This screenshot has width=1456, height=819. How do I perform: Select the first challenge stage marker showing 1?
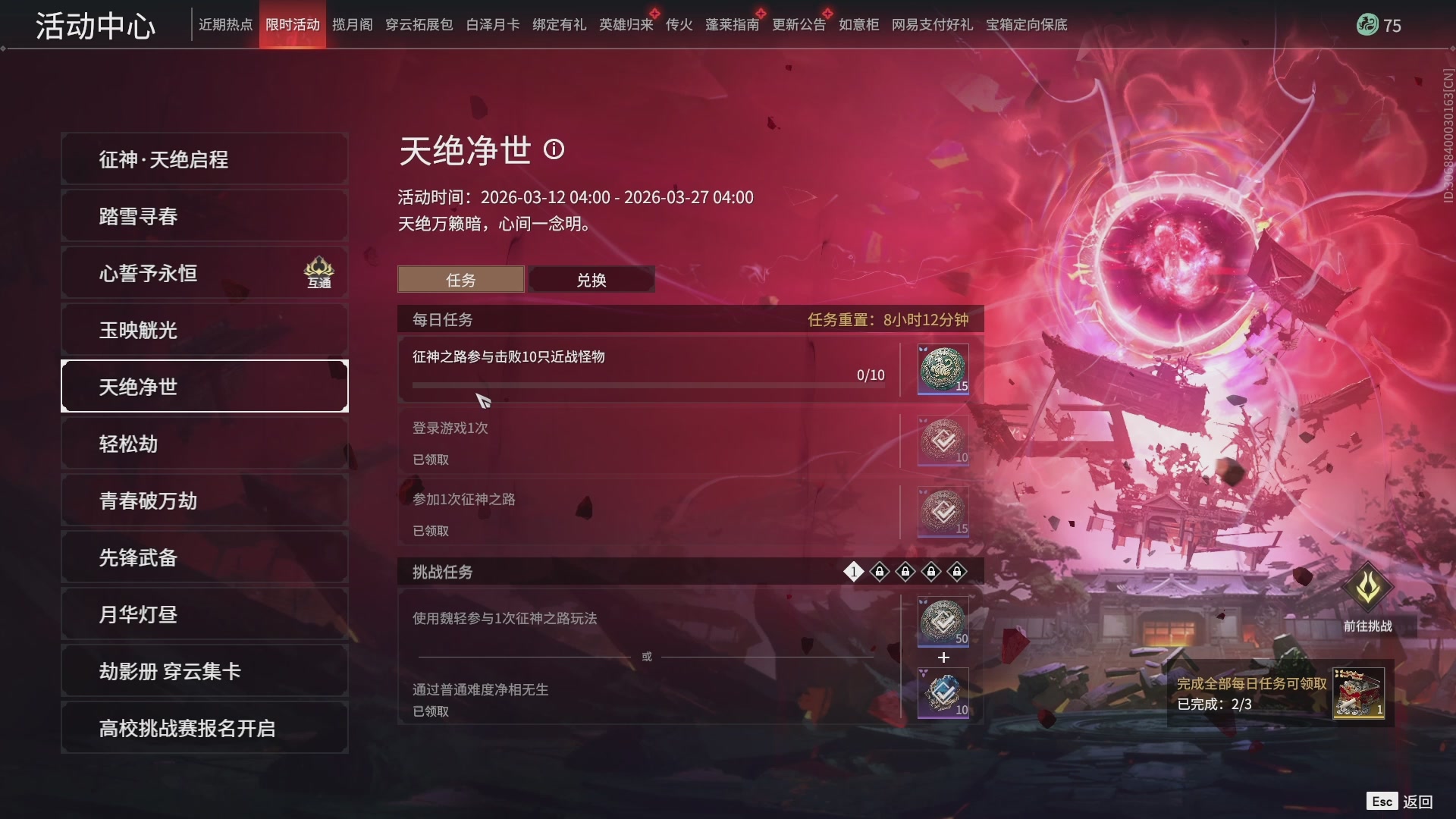click(854, 573)
